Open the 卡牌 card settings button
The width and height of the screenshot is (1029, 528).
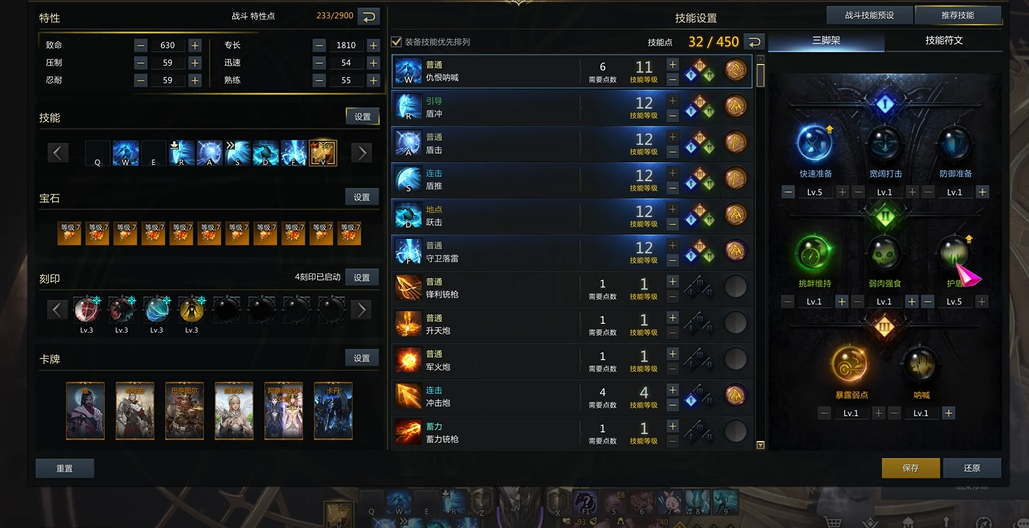tap(362, 358)
